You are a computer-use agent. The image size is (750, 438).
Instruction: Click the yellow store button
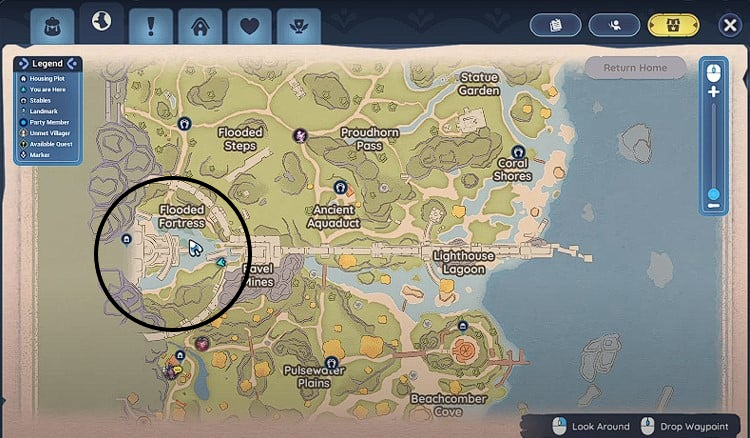673,25
